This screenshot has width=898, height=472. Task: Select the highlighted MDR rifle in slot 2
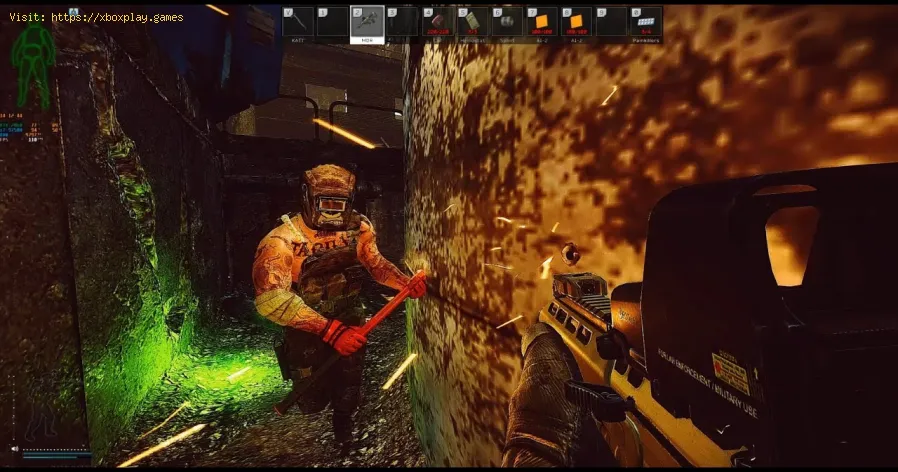[x=367, y=22]
